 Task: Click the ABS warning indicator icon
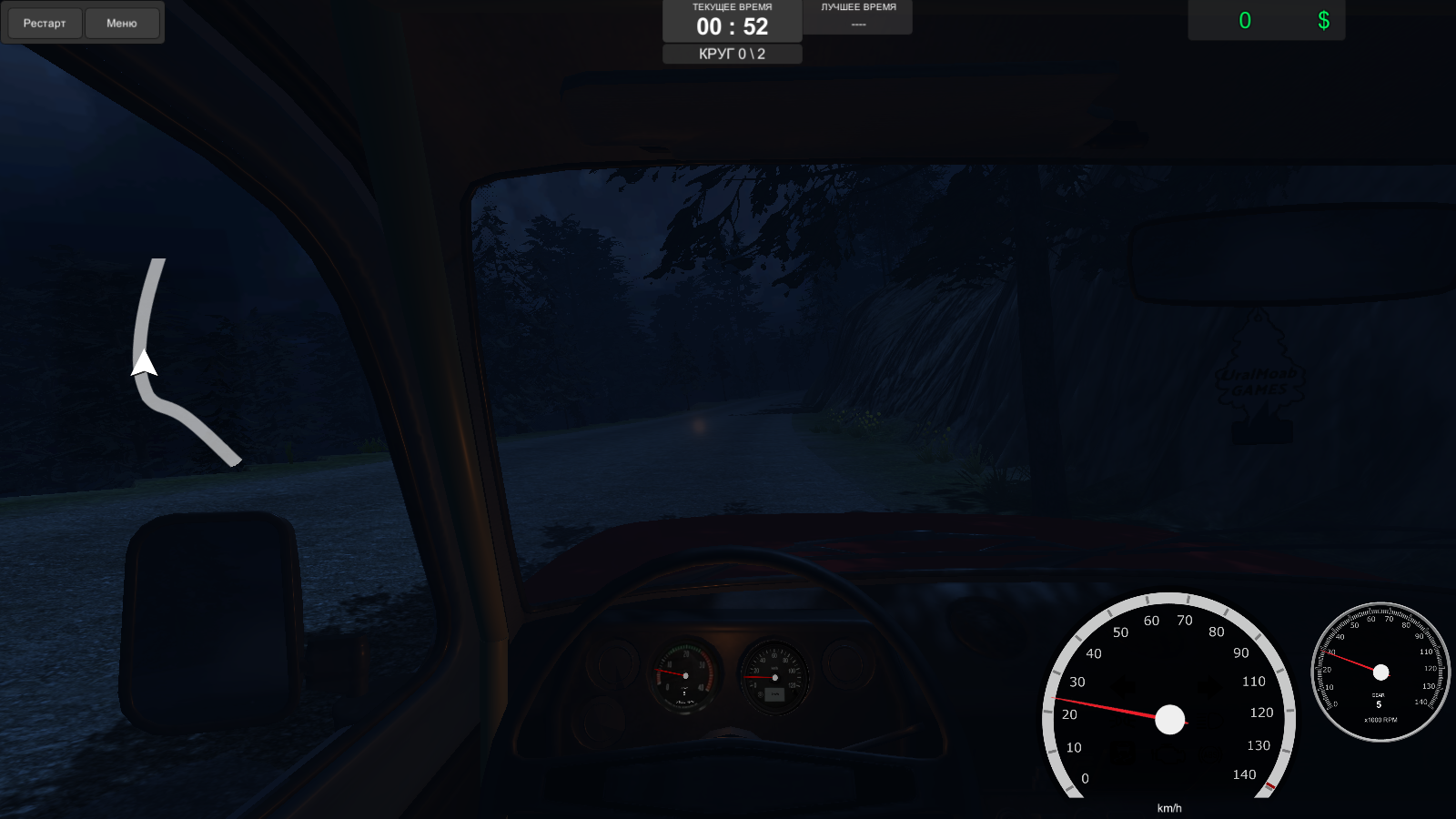1210,753
